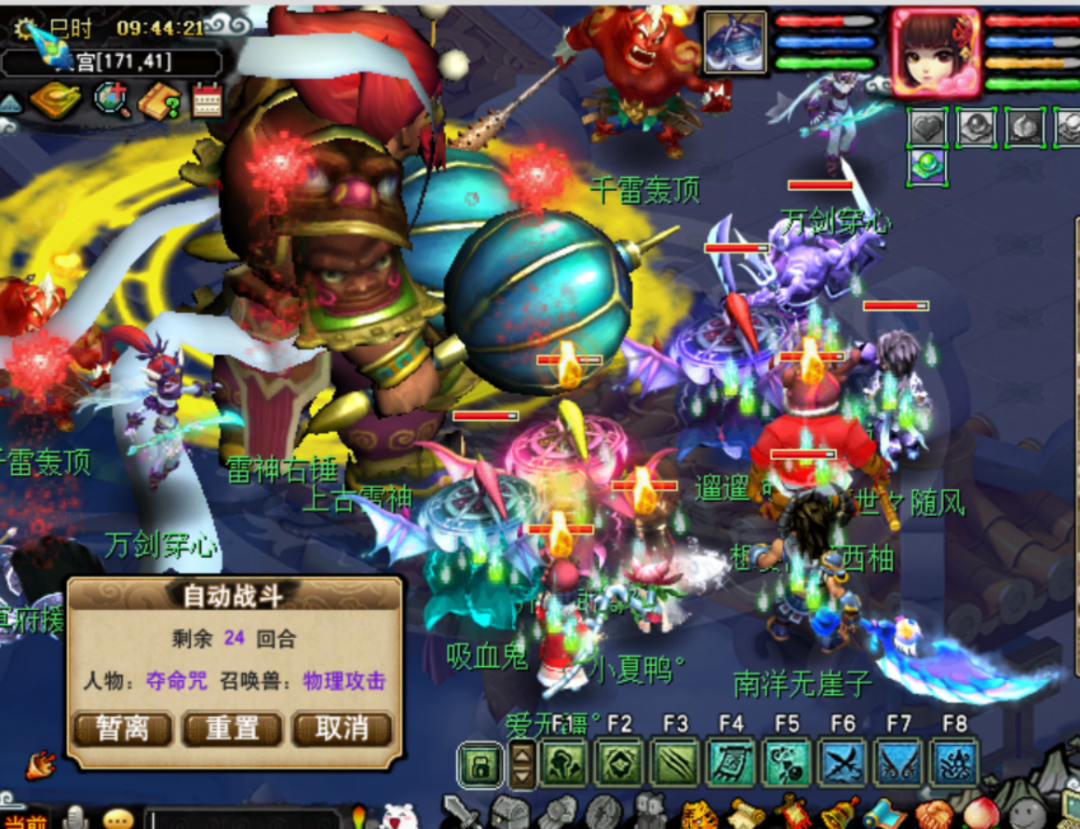The width and height of the screenshot is (1080, 829).
Task: Activate the F6 crossed swords skill
Action: (843, 764)
